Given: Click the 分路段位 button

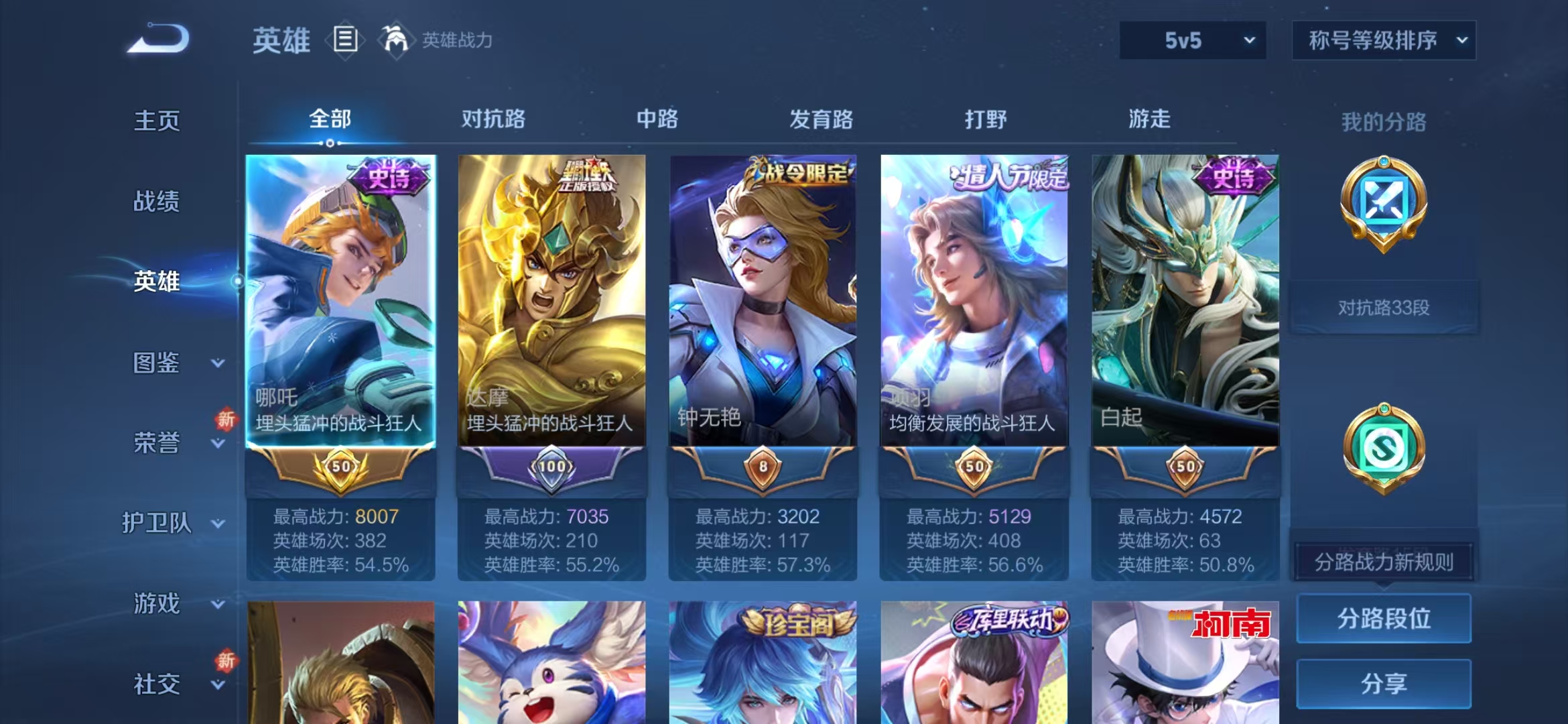Looking at the screenshot, I should point(1382,619).
